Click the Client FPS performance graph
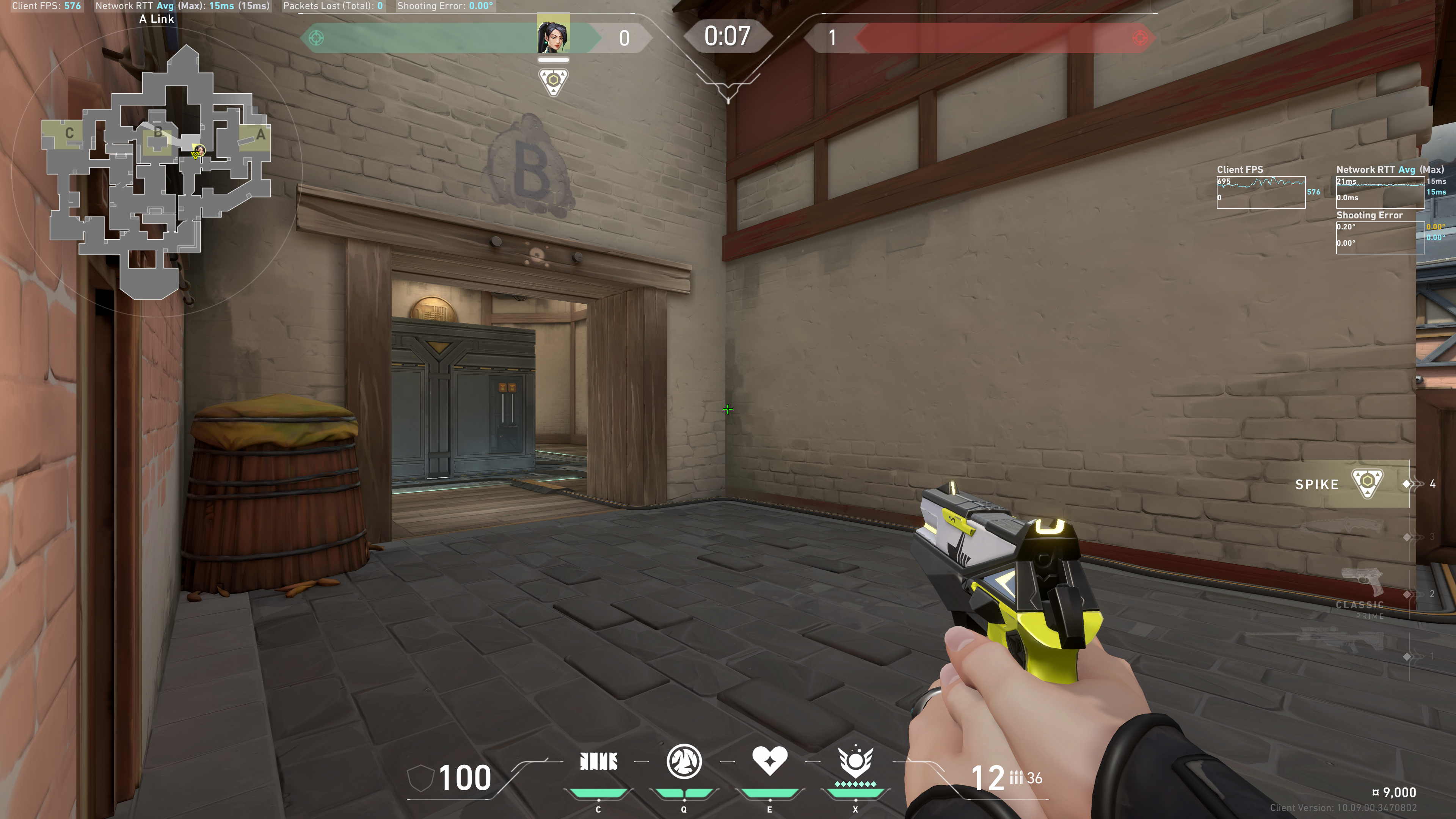 tap(1260, 192)
